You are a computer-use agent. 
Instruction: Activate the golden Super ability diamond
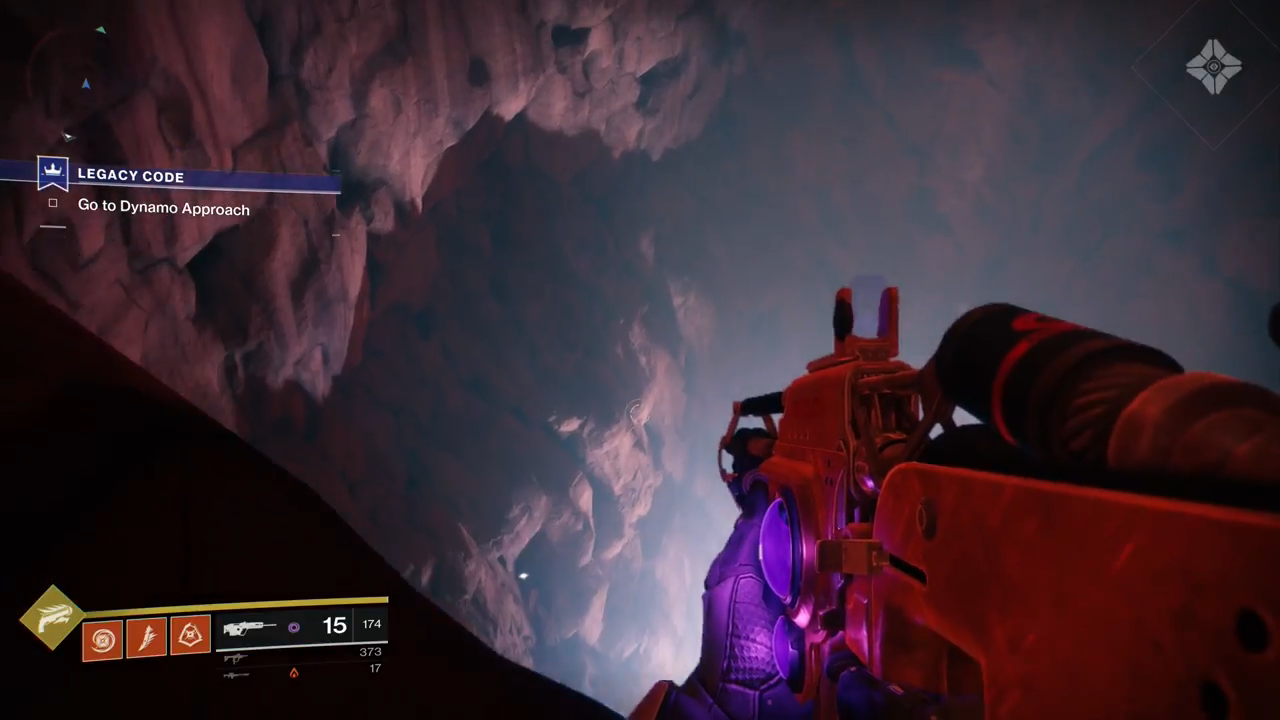click(x=52, y=618)
